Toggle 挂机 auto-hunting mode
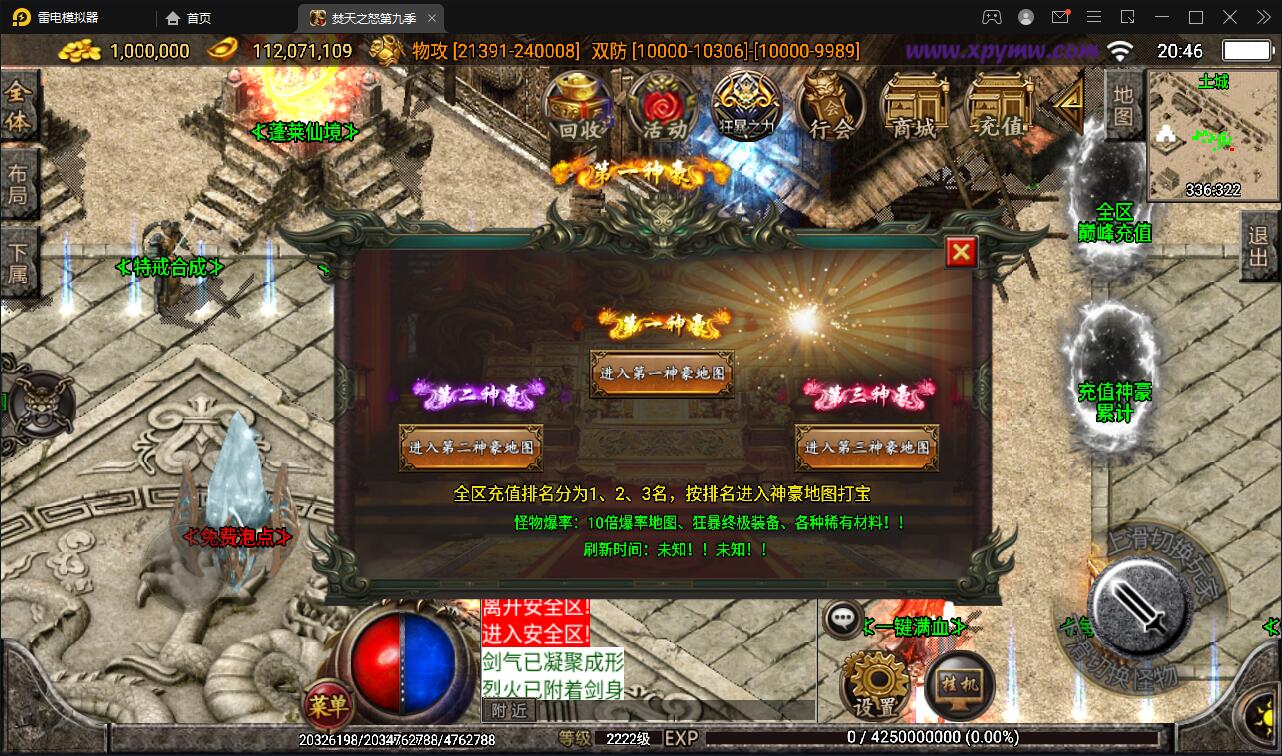 pyautogui.click(x=958, y=686)
